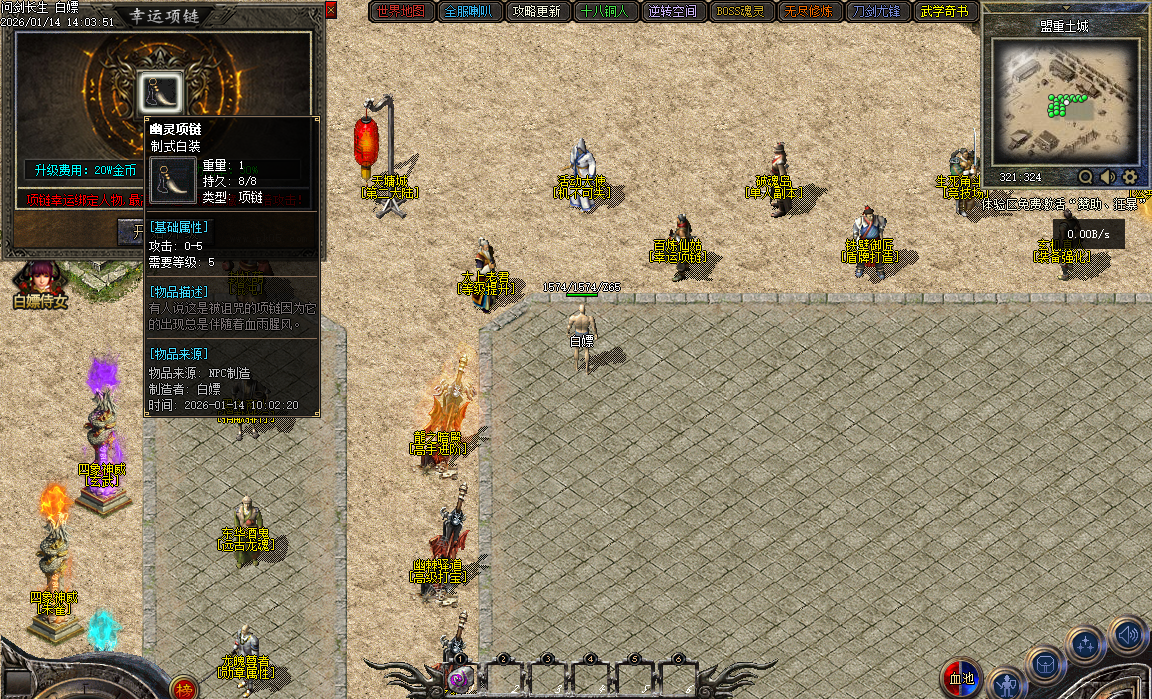Toggle sound with the minimap speaker icon

[1108, 177]
